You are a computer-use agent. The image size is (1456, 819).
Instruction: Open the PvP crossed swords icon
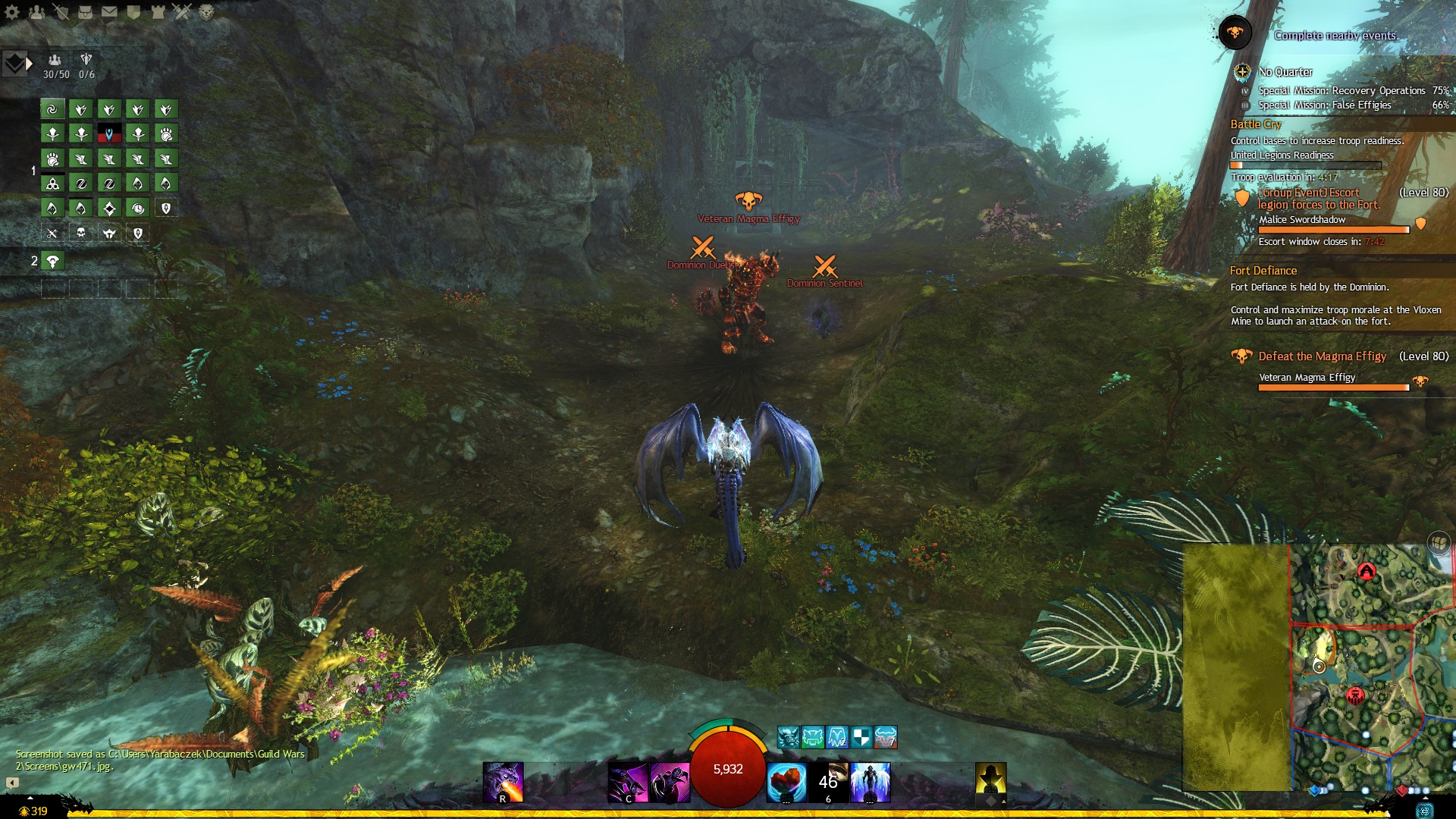click(182, 11)
